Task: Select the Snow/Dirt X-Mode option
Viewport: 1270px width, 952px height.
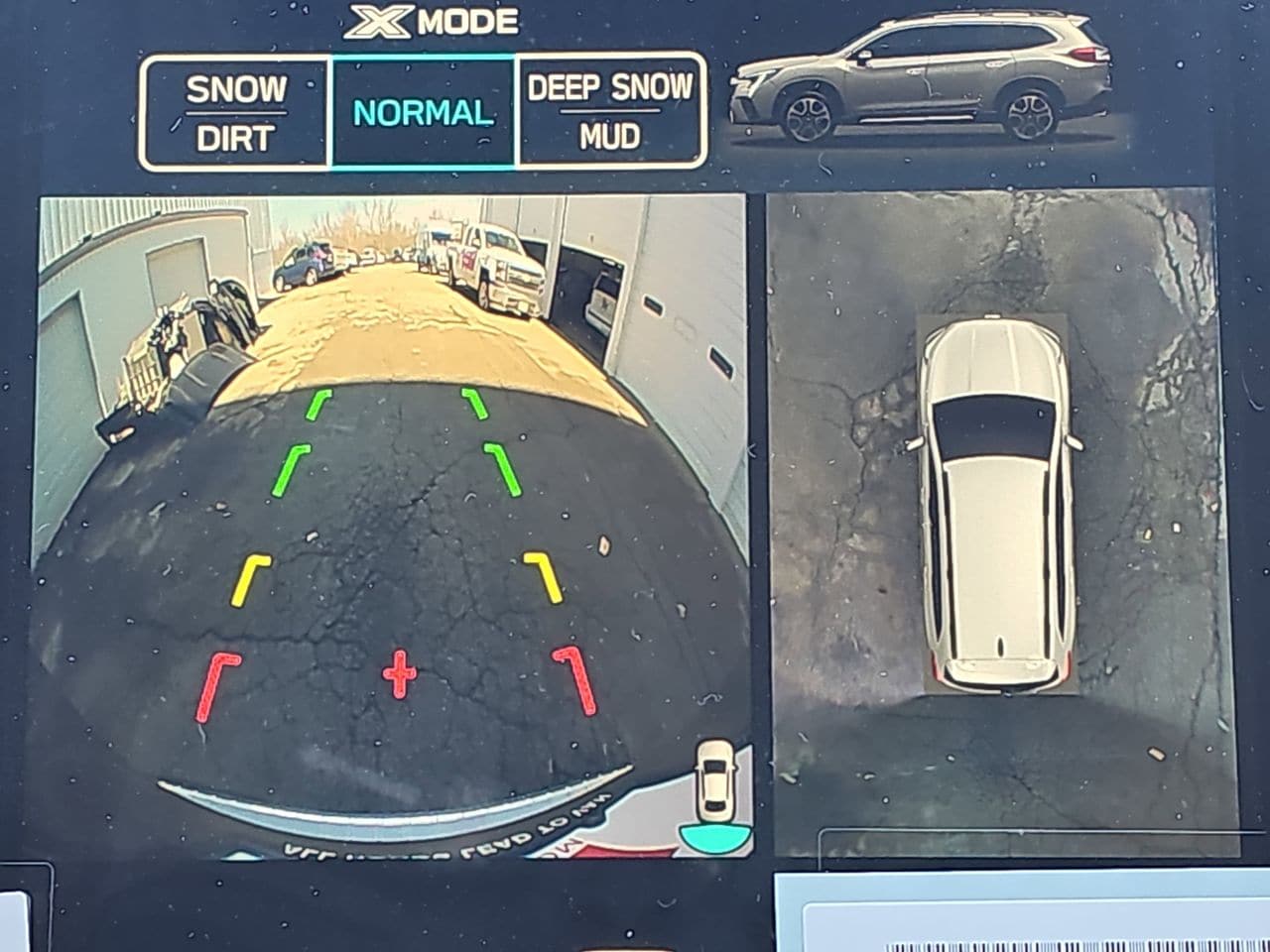Action: (x=235, y=113)
